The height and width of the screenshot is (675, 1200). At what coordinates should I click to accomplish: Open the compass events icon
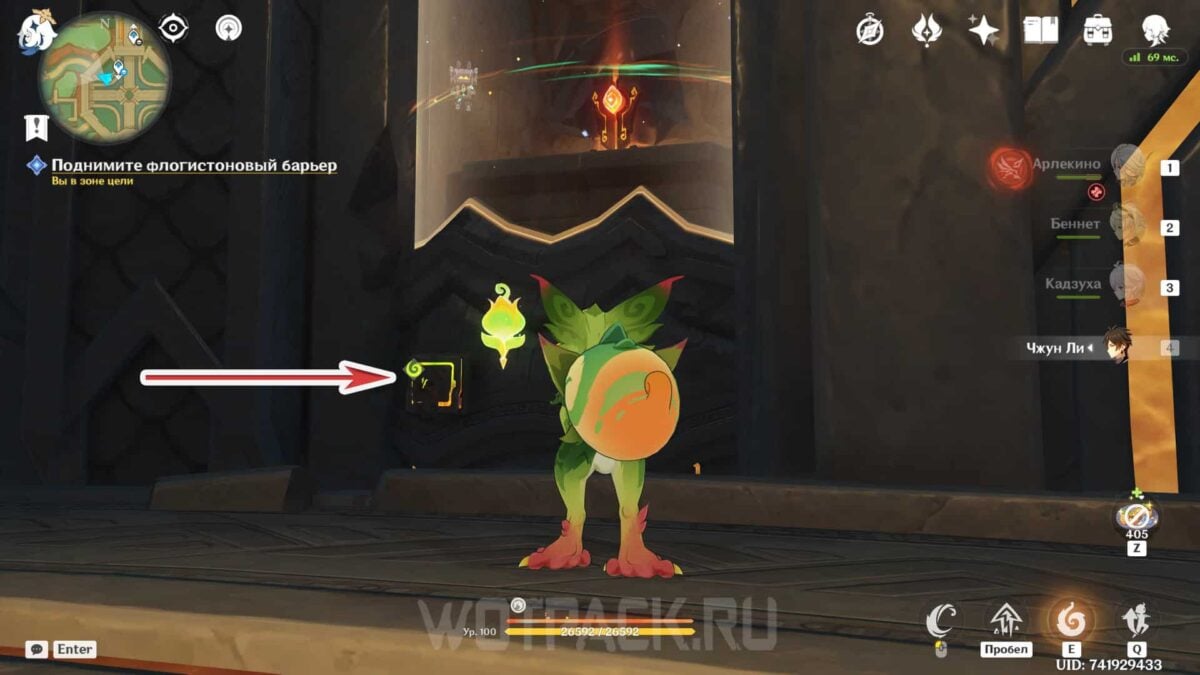[x=870, y=30]
